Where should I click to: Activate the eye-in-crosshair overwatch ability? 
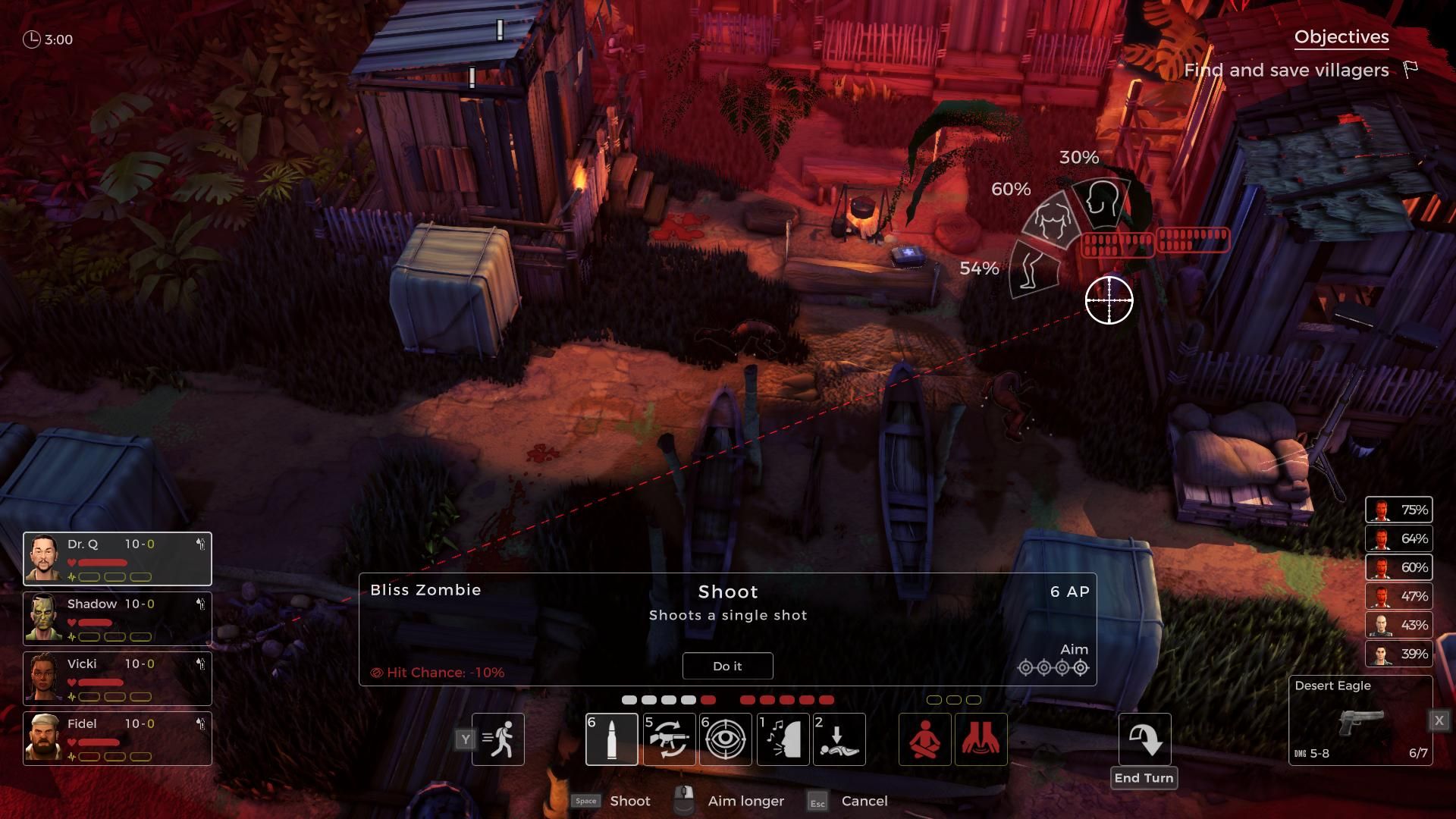coord(726,739)
